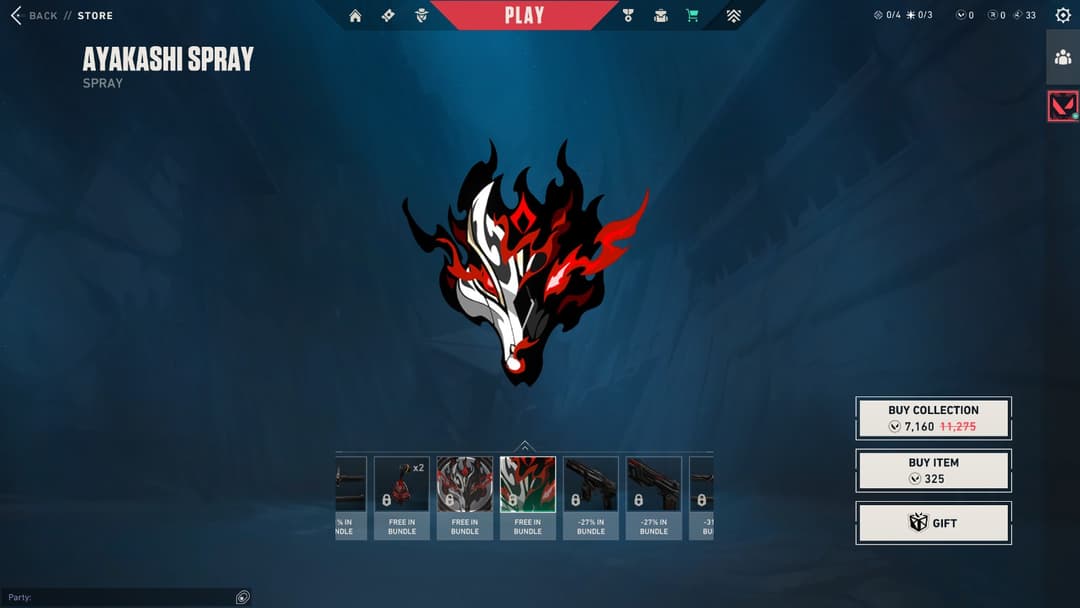The image size is (1080, 608).
Task: Open the Collection backpack icon
Action: pos(660,16)
